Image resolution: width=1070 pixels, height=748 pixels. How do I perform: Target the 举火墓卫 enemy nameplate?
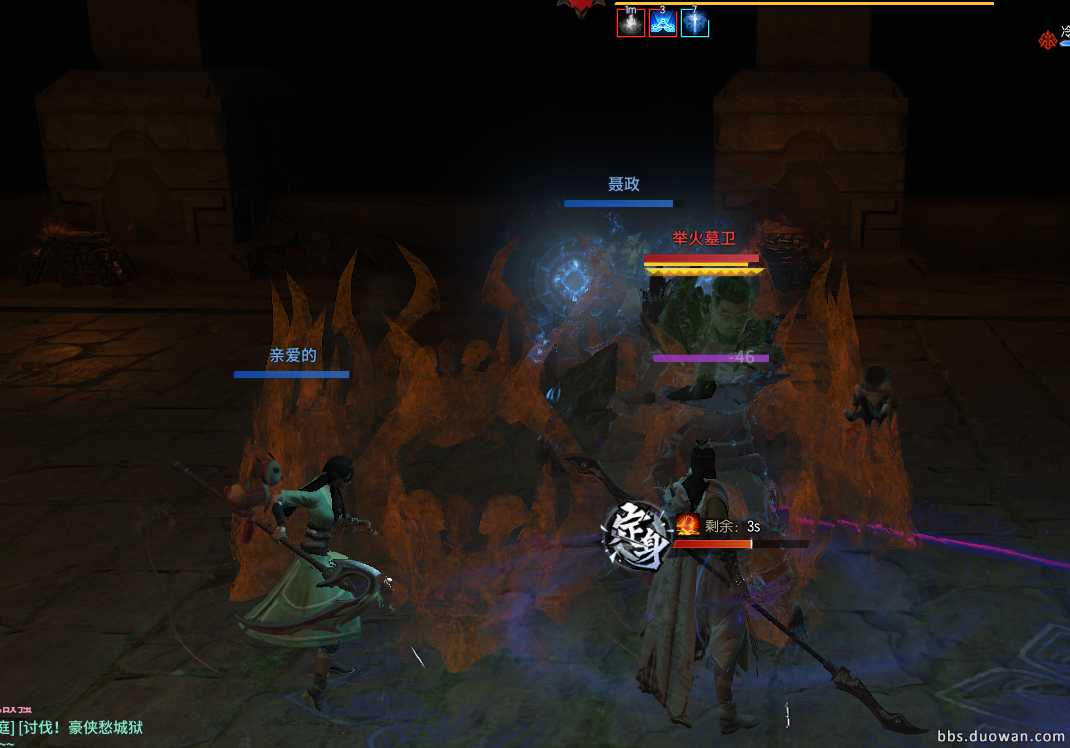tap(703, 238)
